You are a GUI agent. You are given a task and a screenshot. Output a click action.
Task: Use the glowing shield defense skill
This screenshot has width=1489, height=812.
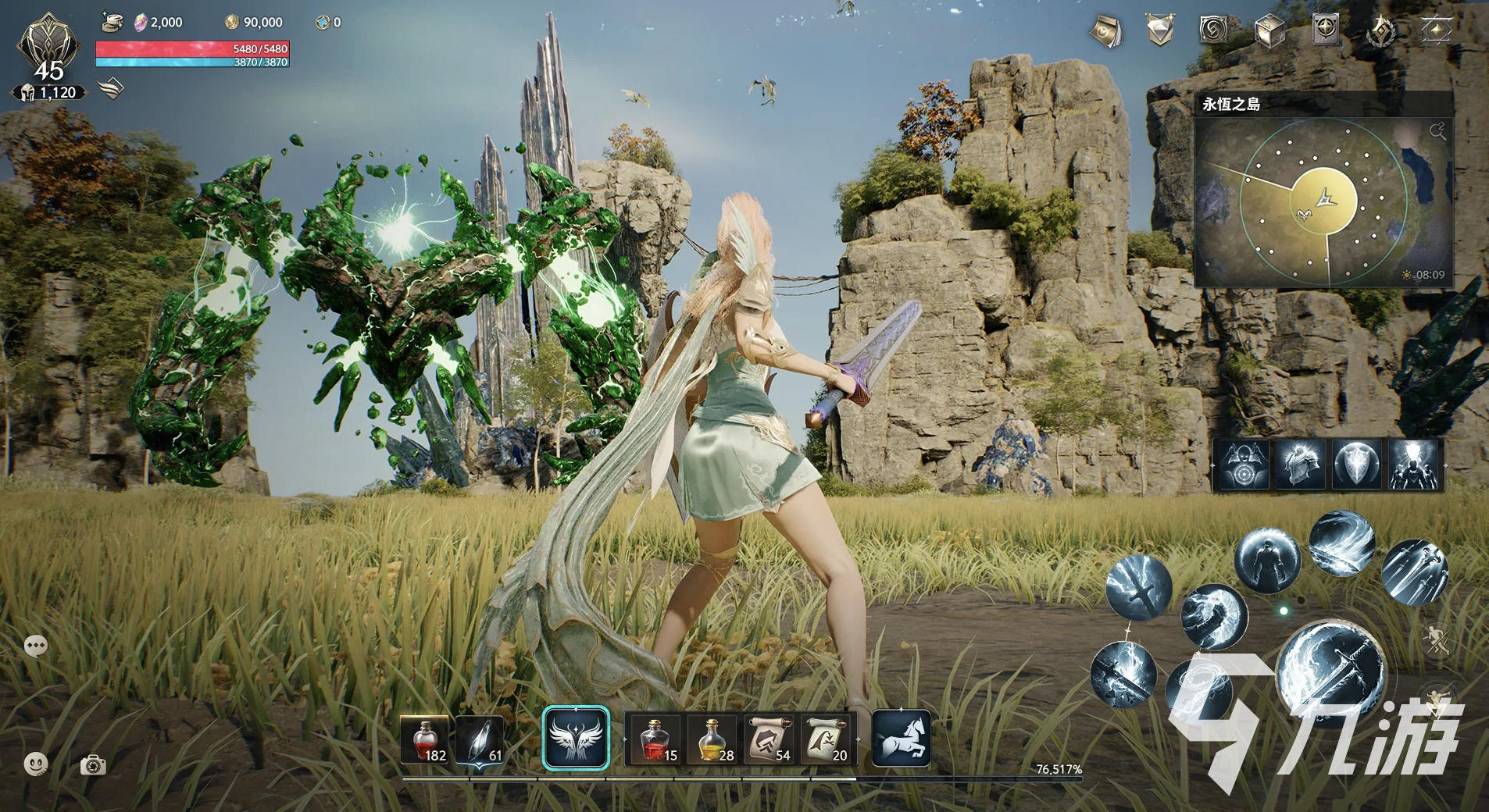pos(1357,465)
